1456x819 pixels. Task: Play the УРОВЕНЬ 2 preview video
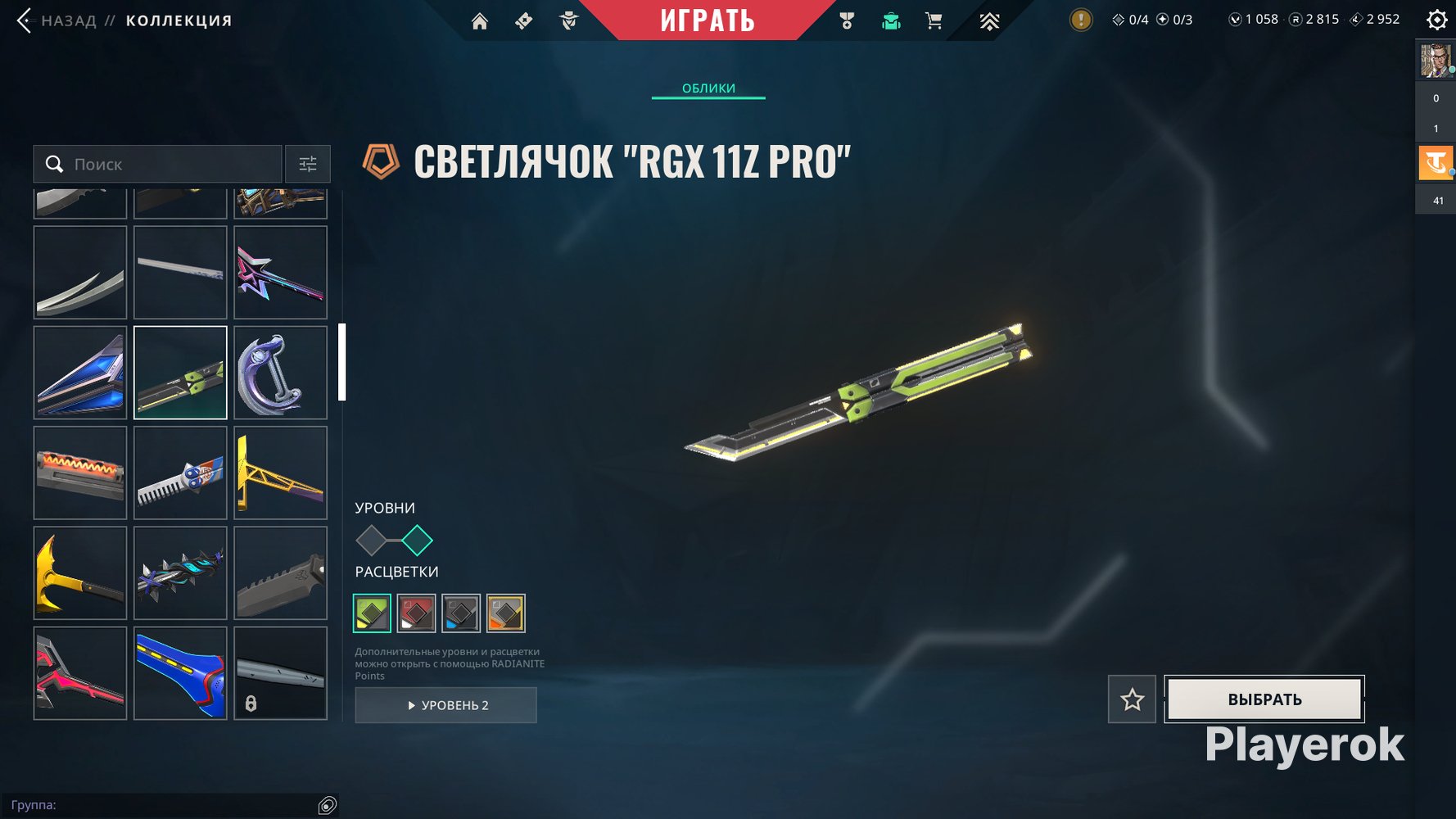pyautogui.click(x=446, y=705)
